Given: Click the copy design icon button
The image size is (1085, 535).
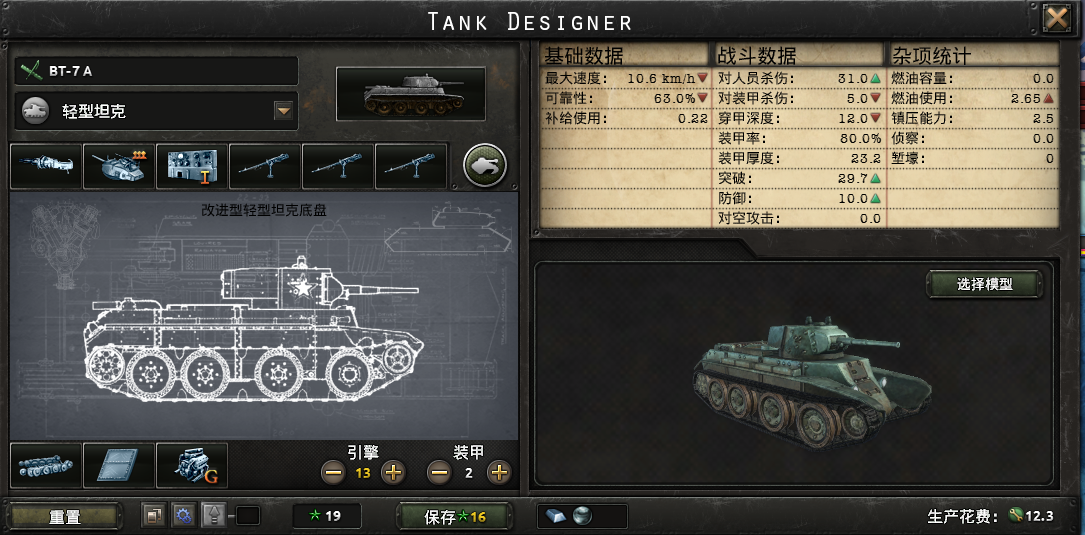Looking at the screenshot, I should [x=154, y=516].
